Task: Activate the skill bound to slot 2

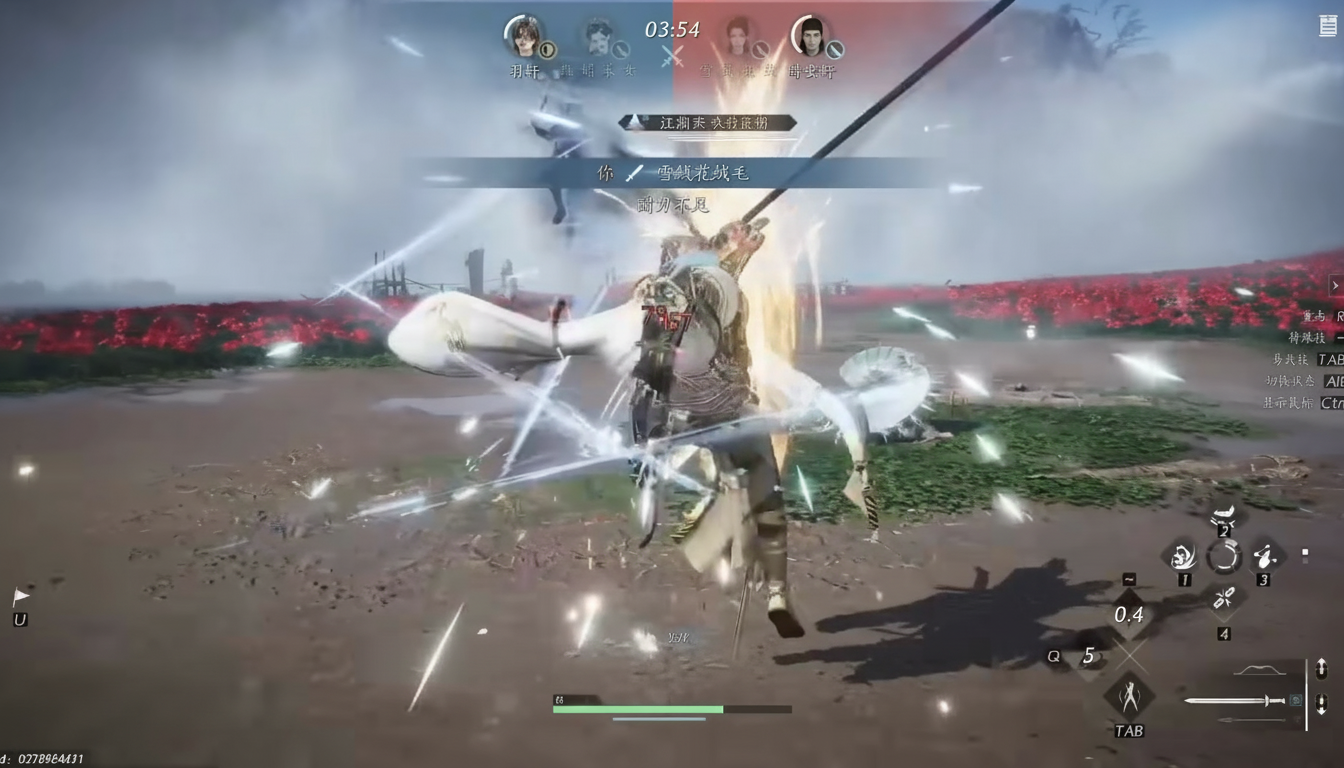Action: click(x=1224, y=516)
